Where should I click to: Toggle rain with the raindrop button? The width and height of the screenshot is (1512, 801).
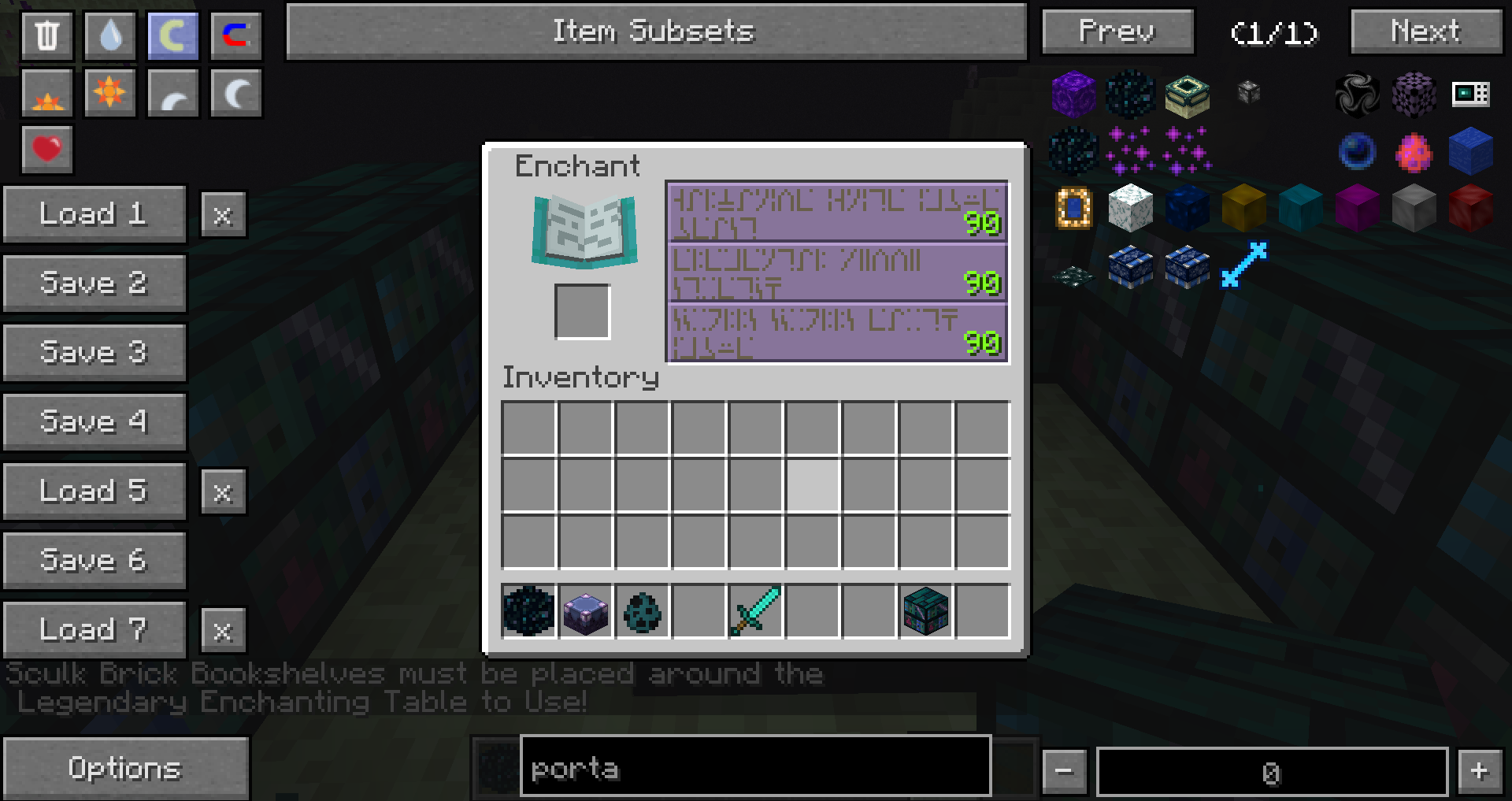click(x=109, y=35)
